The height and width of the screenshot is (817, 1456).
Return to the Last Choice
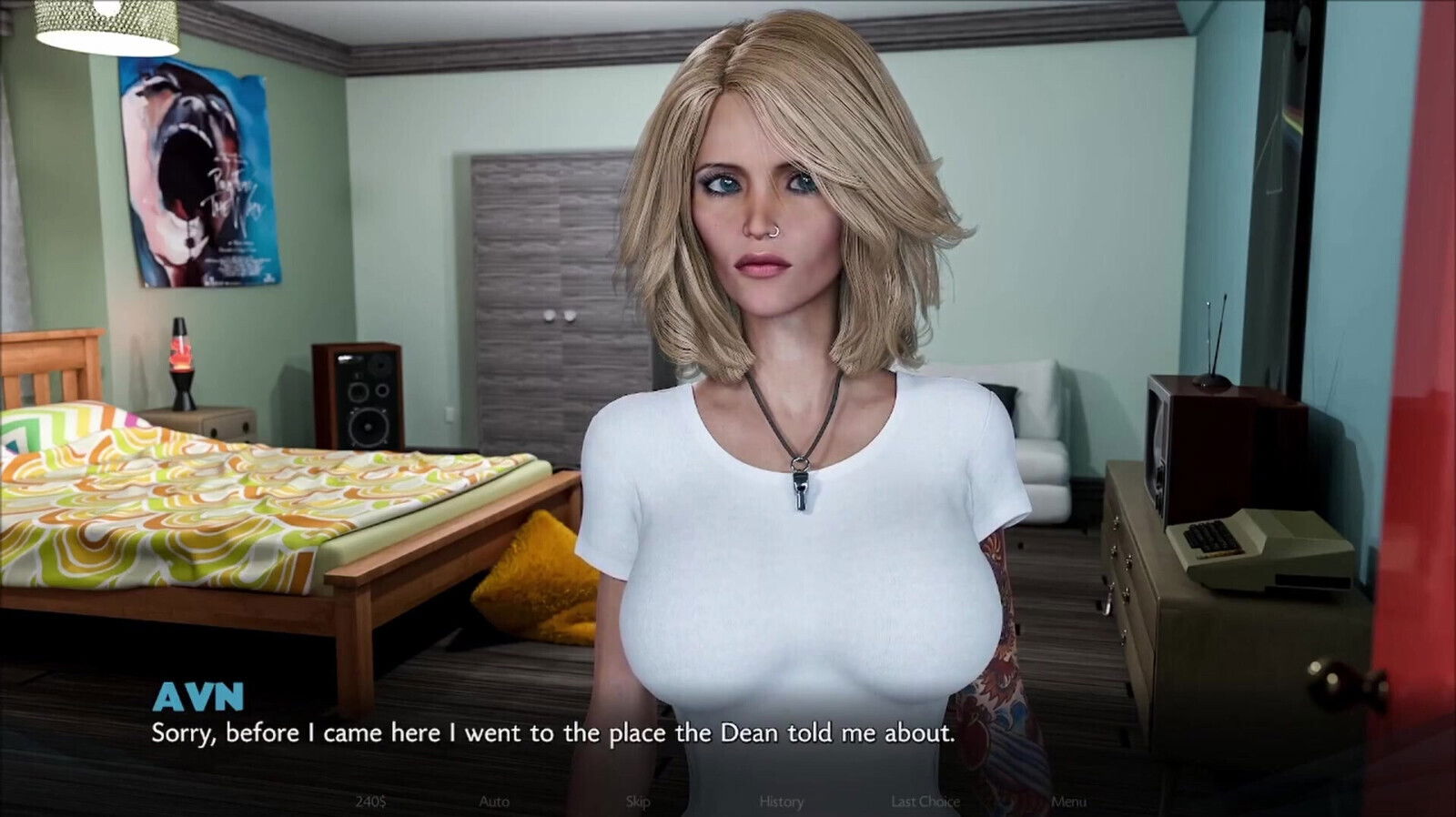(x=925, y=802)
